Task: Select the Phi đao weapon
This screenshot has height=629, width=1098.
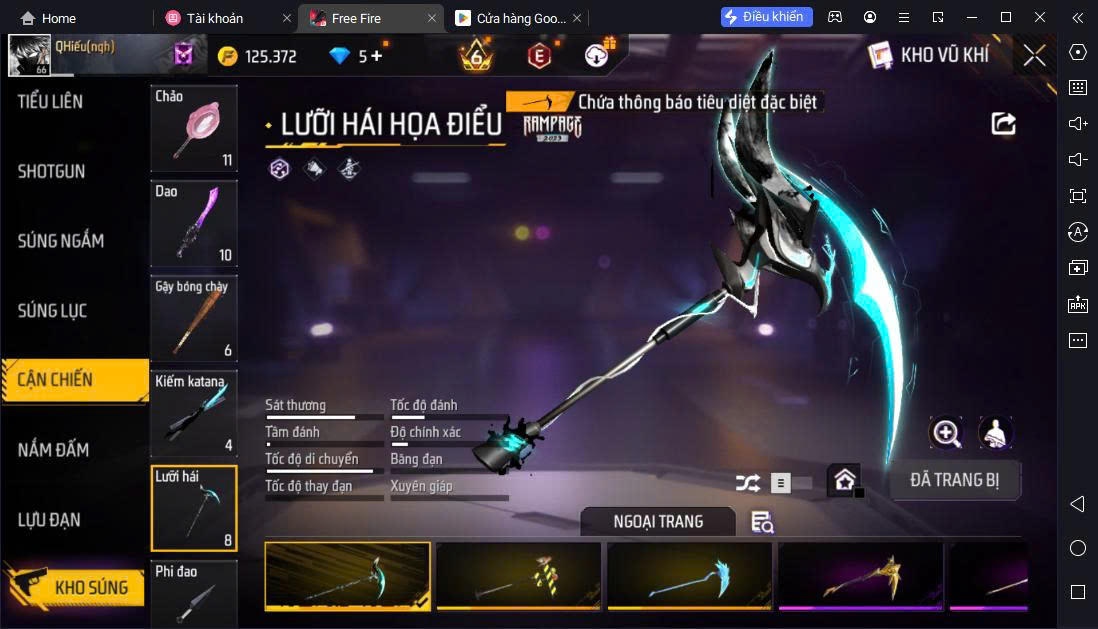Action: pyautogui.click(x=194, y=595)
